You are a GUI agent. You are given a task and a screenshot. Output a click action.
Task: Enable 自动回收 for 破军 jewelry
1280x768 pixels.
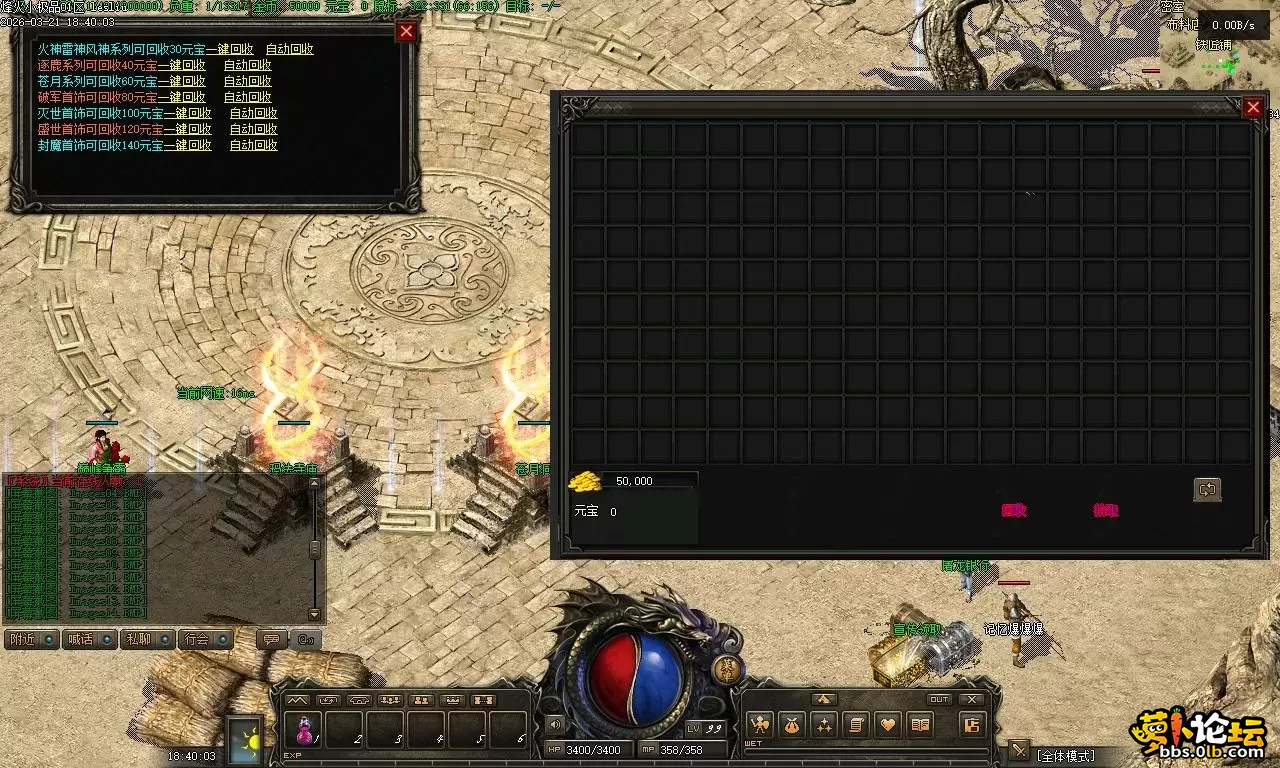click(247, 97)
